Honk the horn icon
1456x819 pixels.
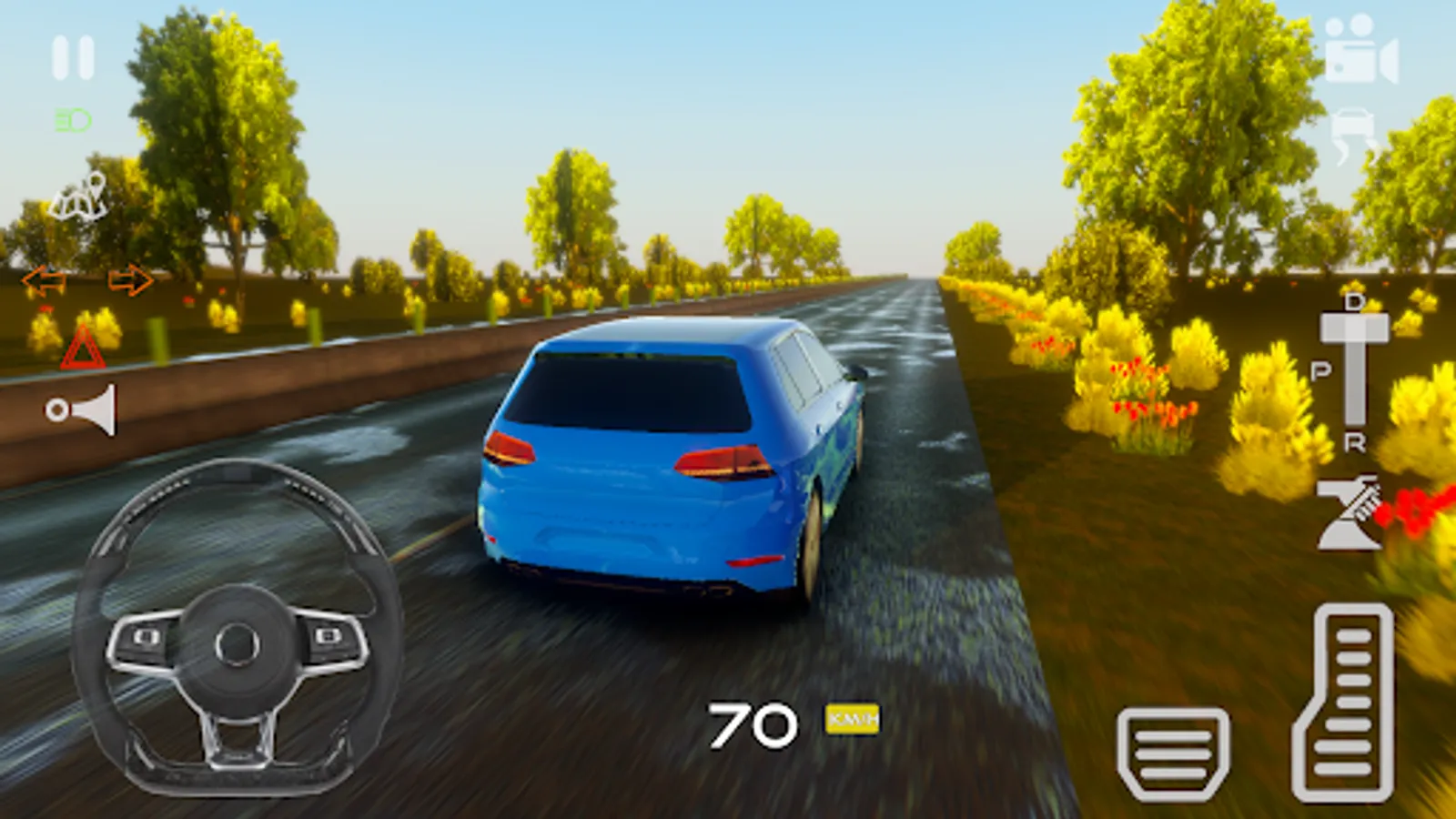tap(82, 409)
